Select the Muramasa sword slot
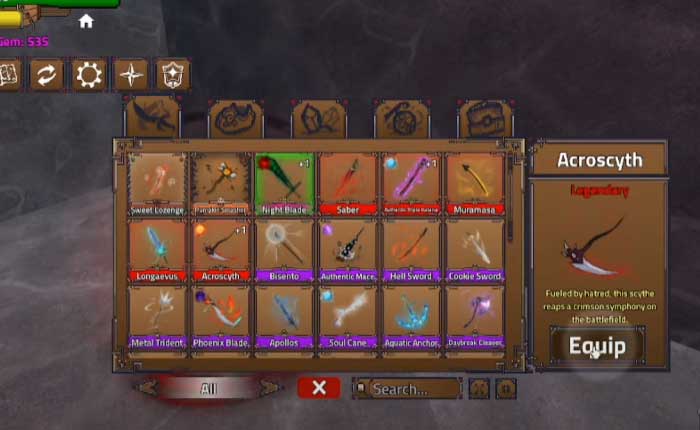Viewport: 700px width, 430px height. tap(474, 183)
